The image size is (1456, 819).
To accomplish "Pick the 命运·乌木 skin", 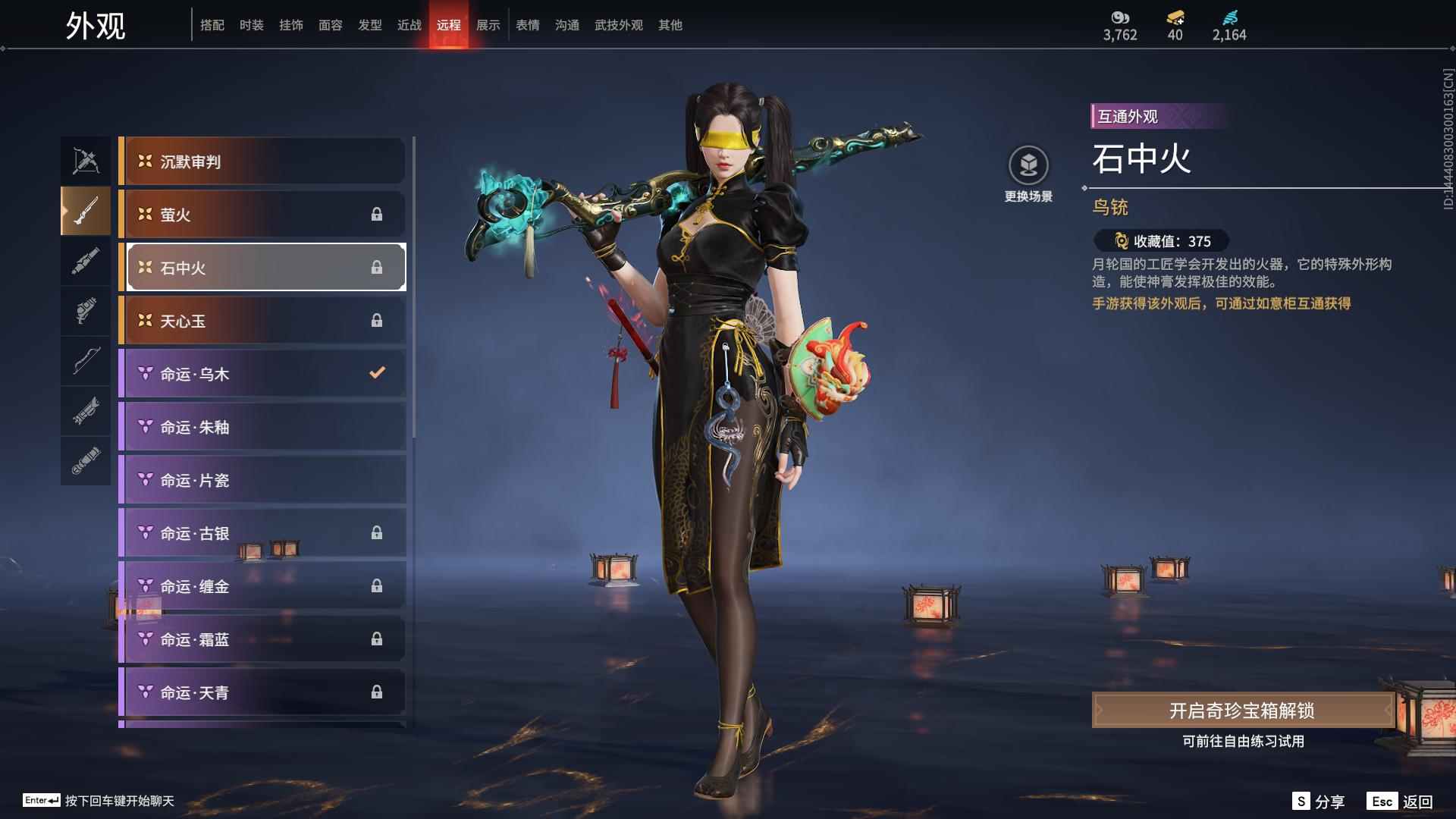I will click(x=262, y=374).
